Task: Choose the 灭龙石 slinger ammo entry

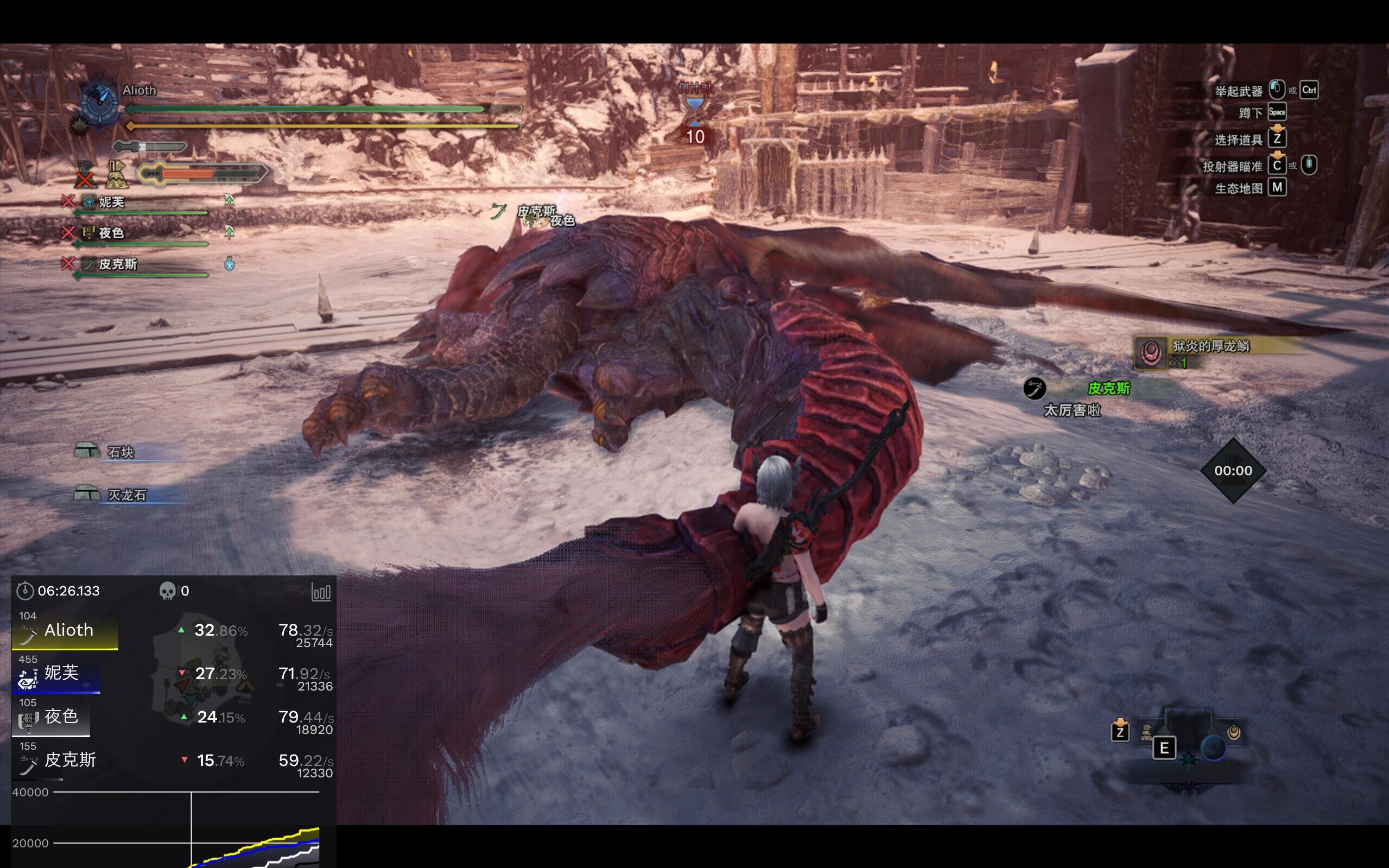Action: (127, 495)
